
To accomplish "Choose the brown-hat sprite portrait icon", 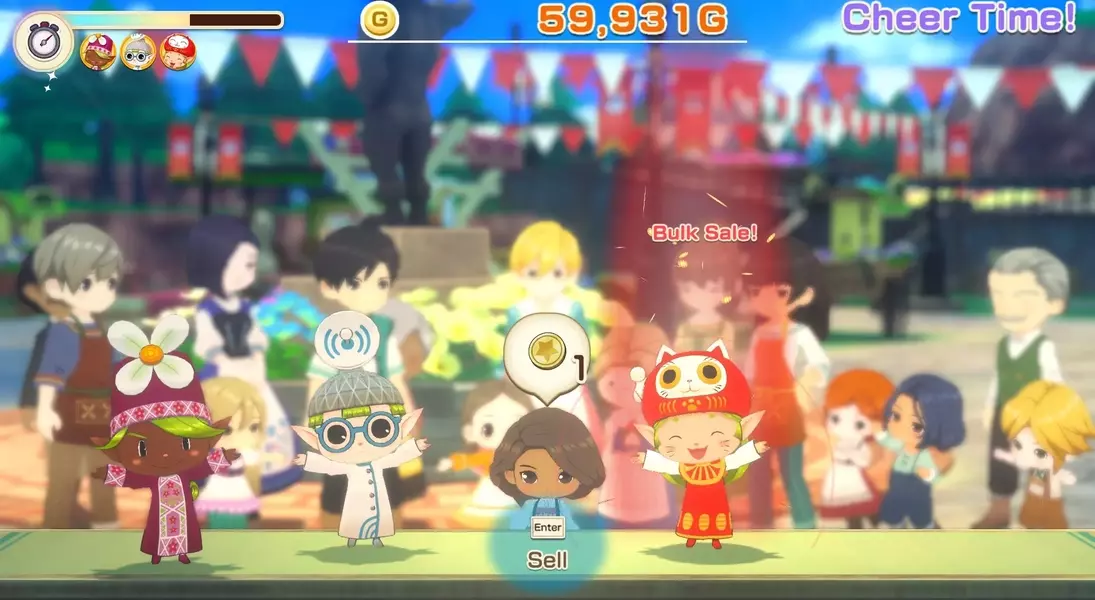I will click(x=98, y=51).
